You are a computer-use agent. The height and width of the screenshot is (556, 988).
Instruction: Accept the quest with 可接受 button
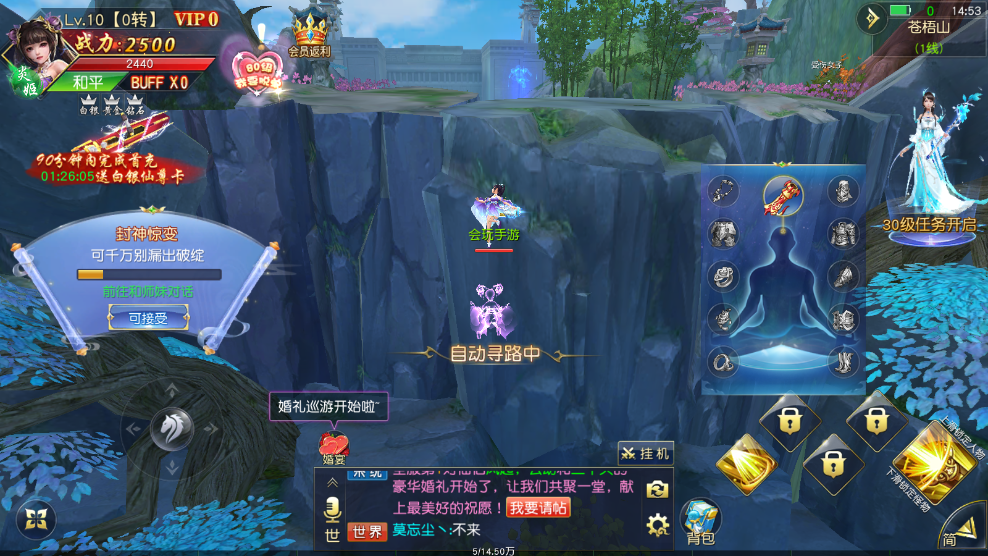click(x=147, y=318)
